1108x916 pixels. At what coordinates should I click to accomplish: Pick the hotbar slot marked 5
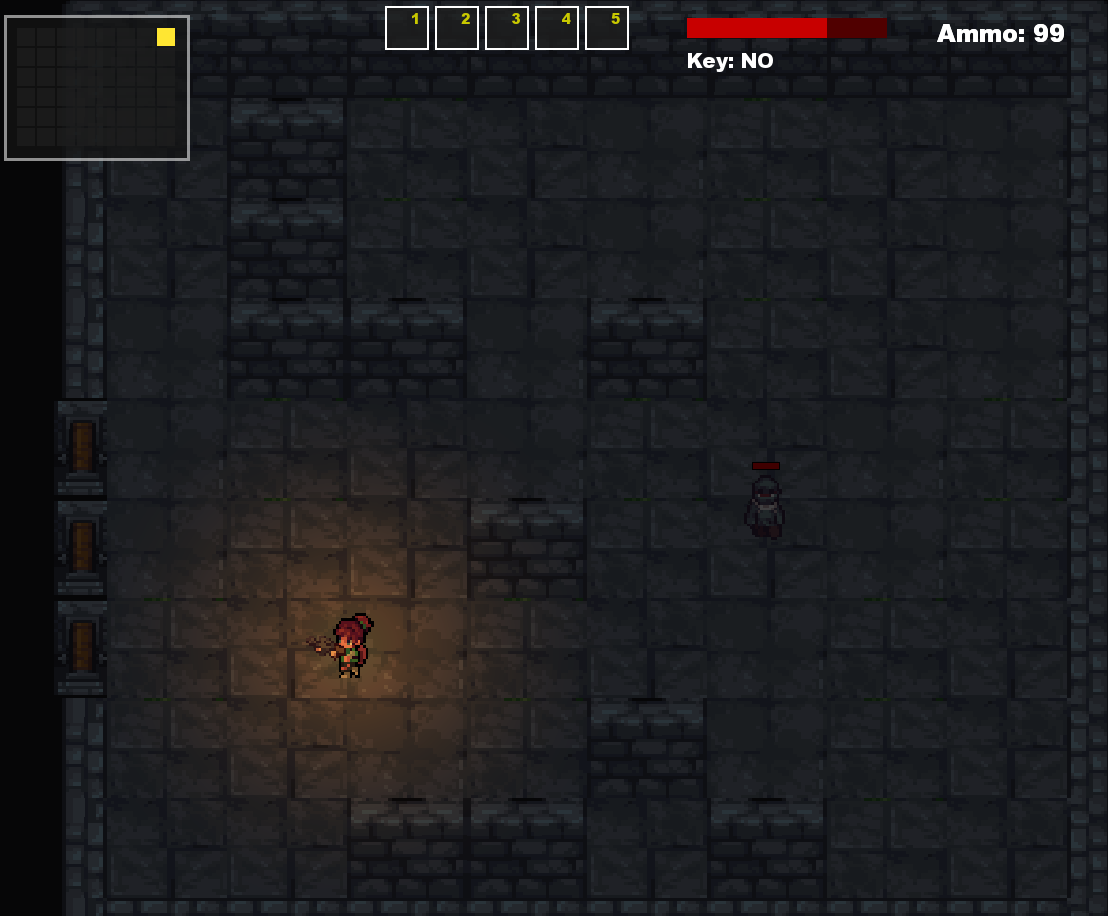(607, 28)
